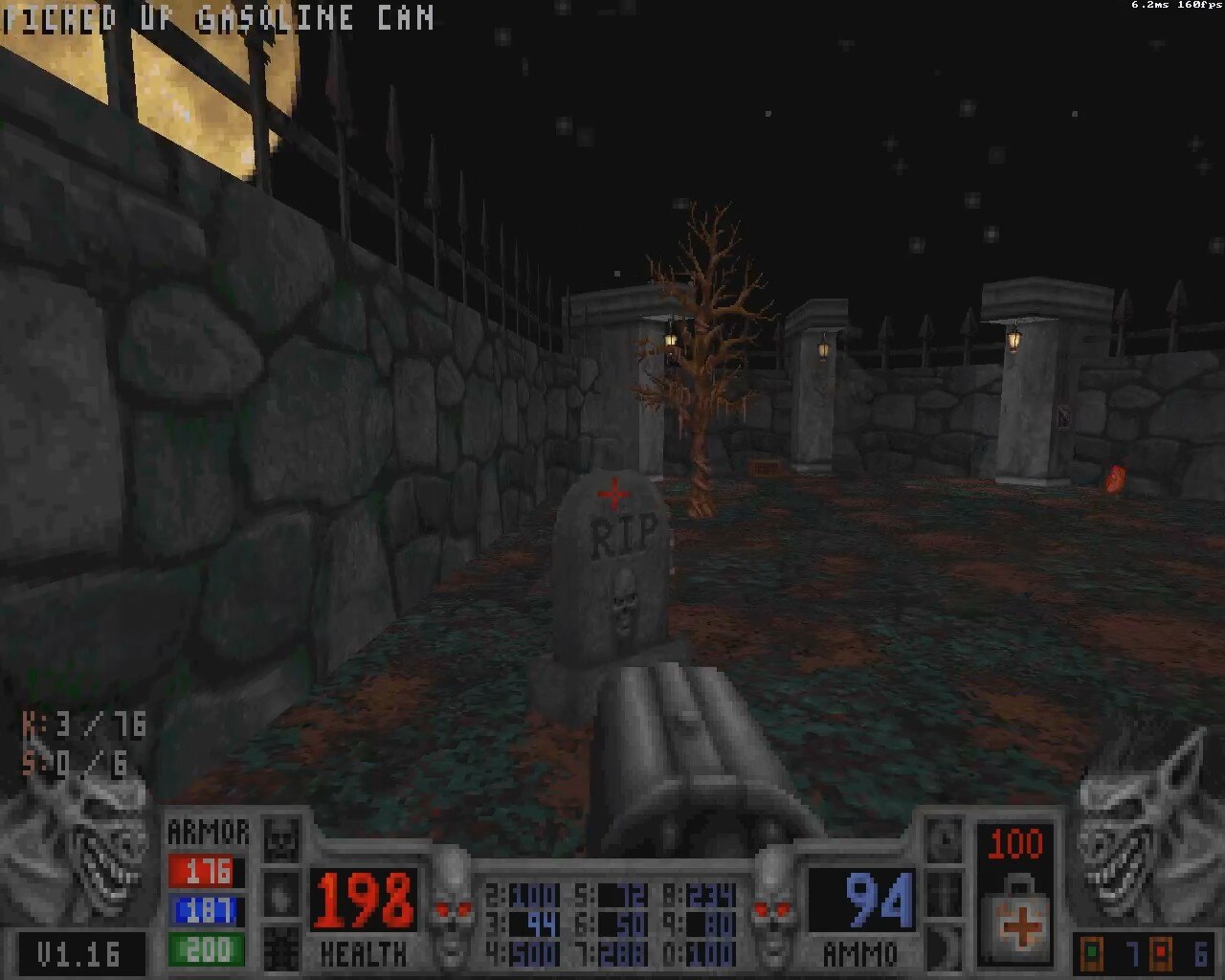
Task: Click the PICKED UP GASOLINE CAN message
Action: tap(215, 17)
